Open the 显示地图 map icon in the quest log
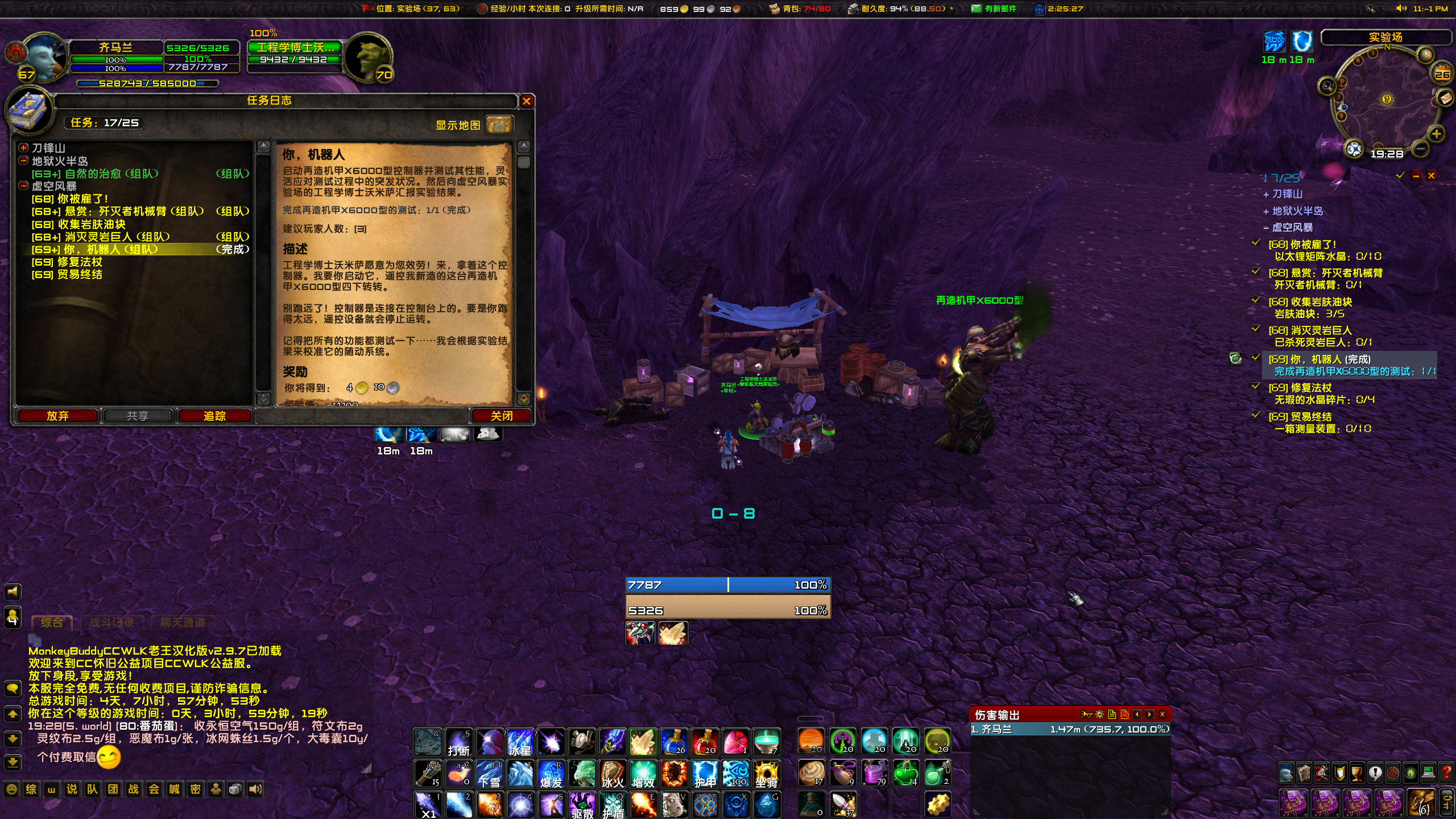 499,125
